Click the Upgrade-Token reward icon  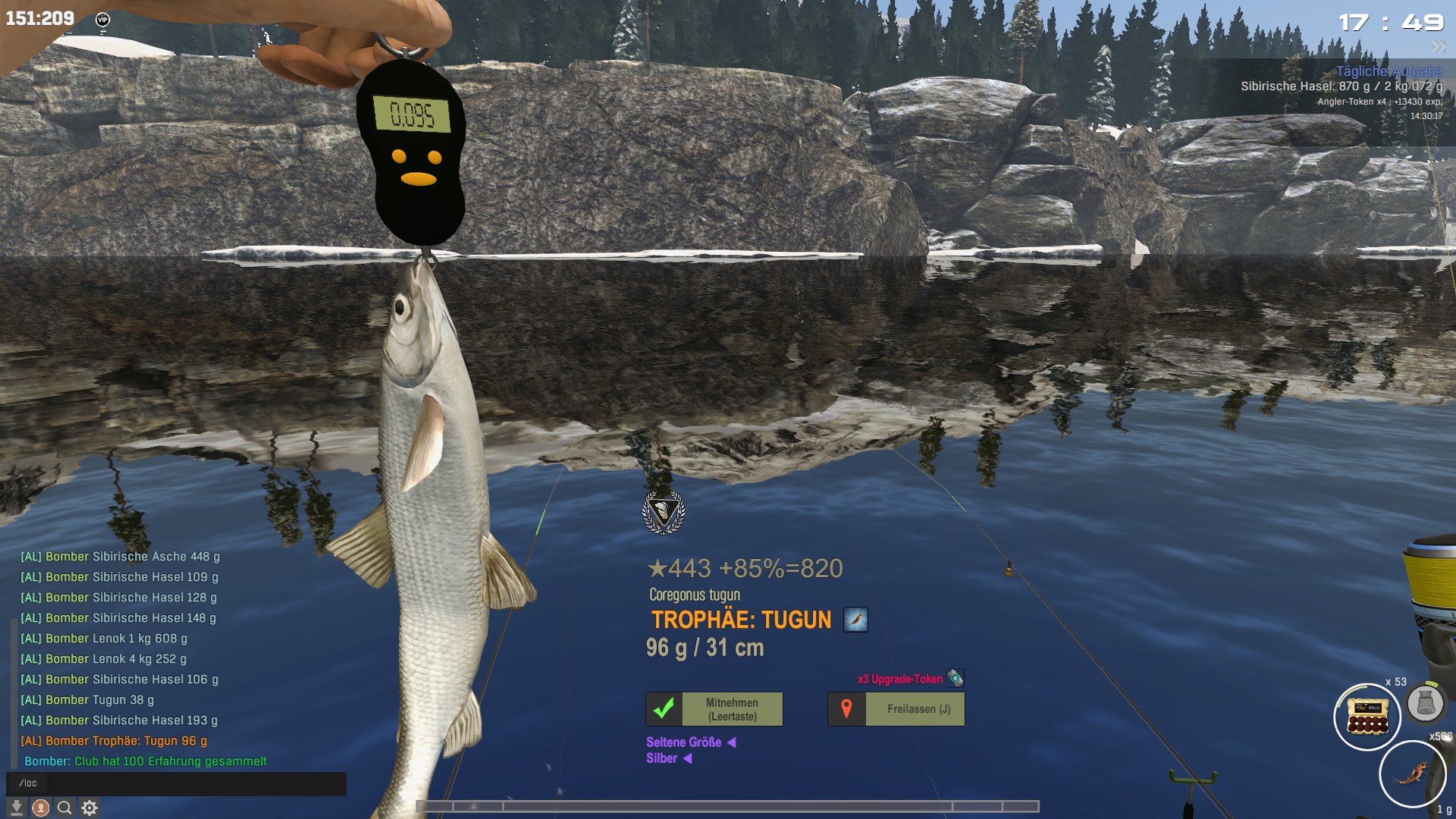point(955,678)
